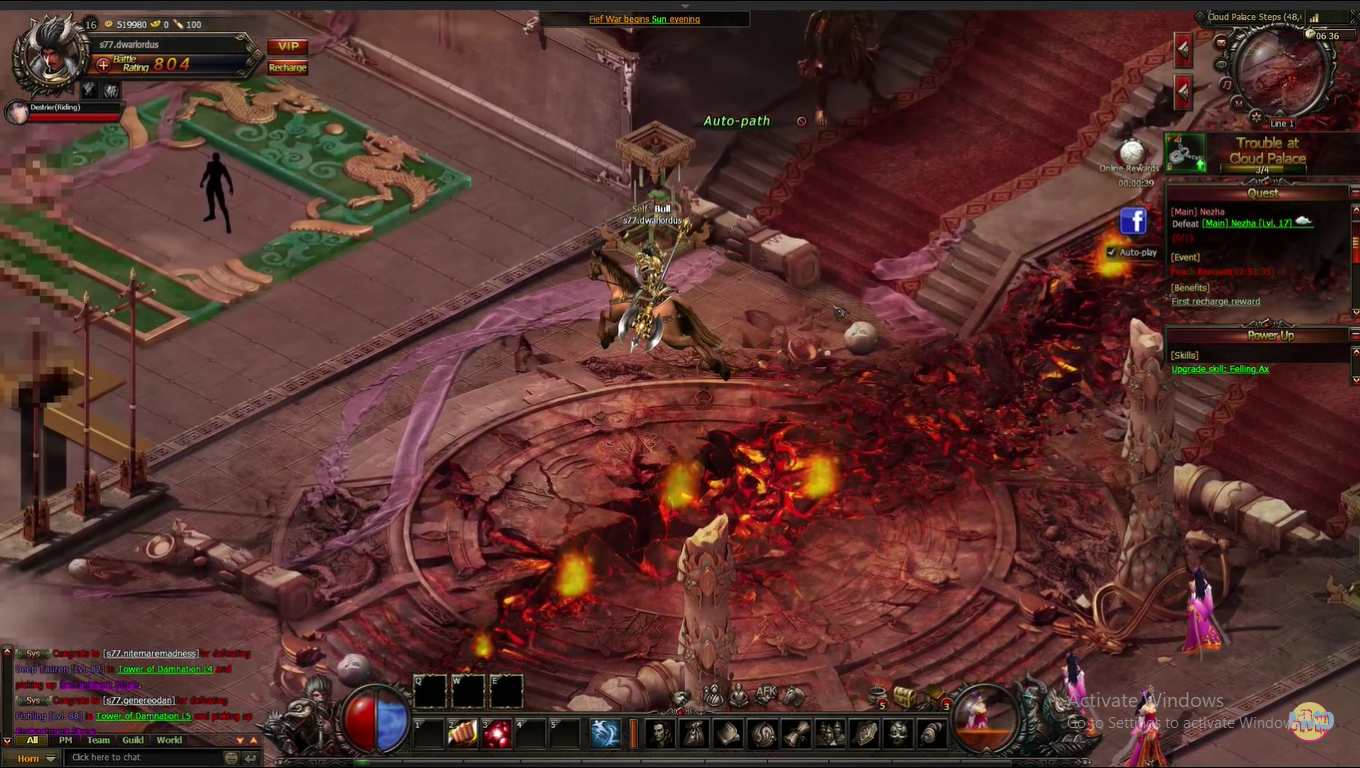The width and height of the screenshot is (1360, 768).
Task: Enable the Auto-play checkbox
Action: 1112,252
